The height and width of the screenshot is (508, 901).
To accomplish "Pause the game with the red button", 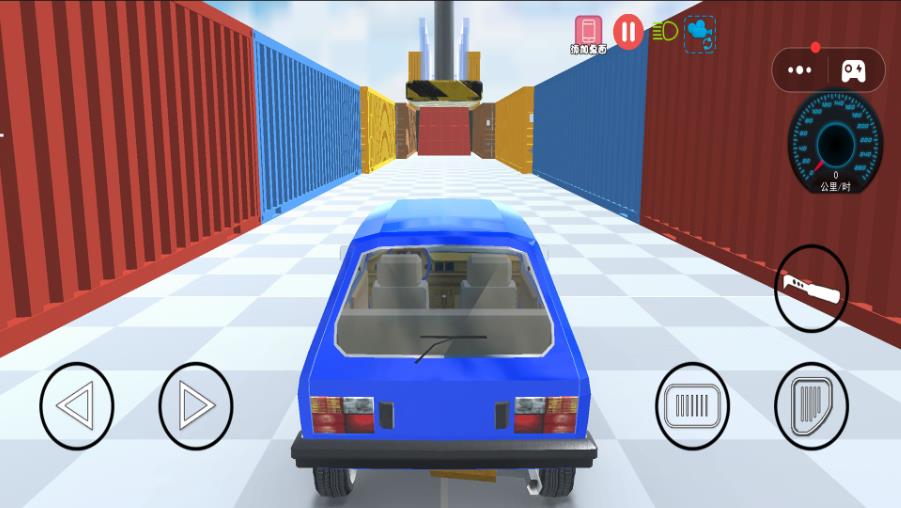I will 628,32.
